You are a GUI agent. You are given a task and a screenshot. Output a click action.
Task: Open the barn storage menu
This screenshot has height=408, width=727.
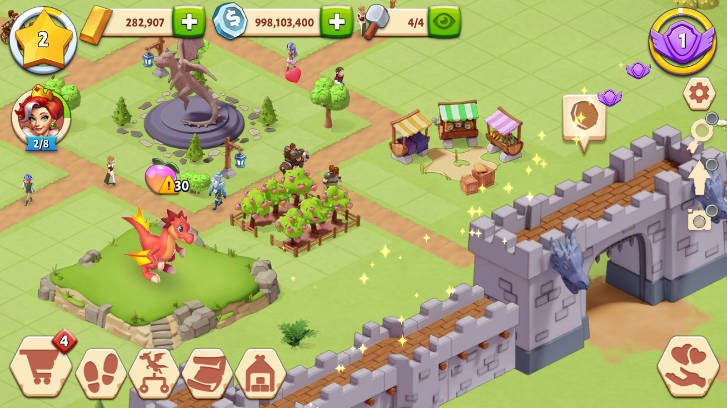tap(260, 372)
